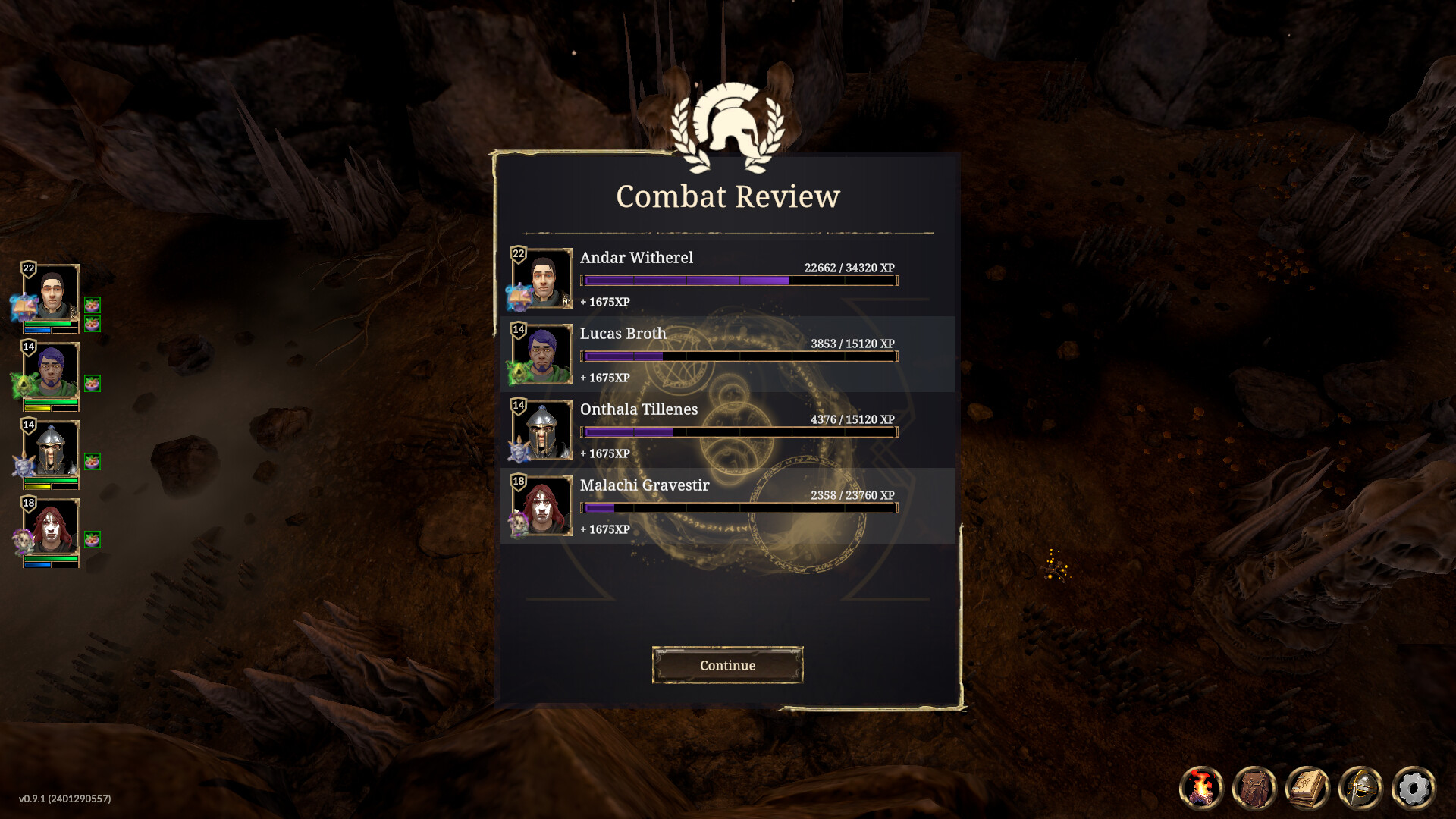The height and width of the screenshot is (819, 1456).
Task: Expand Lucas Broth's combat review row
Action: [728, 355]
